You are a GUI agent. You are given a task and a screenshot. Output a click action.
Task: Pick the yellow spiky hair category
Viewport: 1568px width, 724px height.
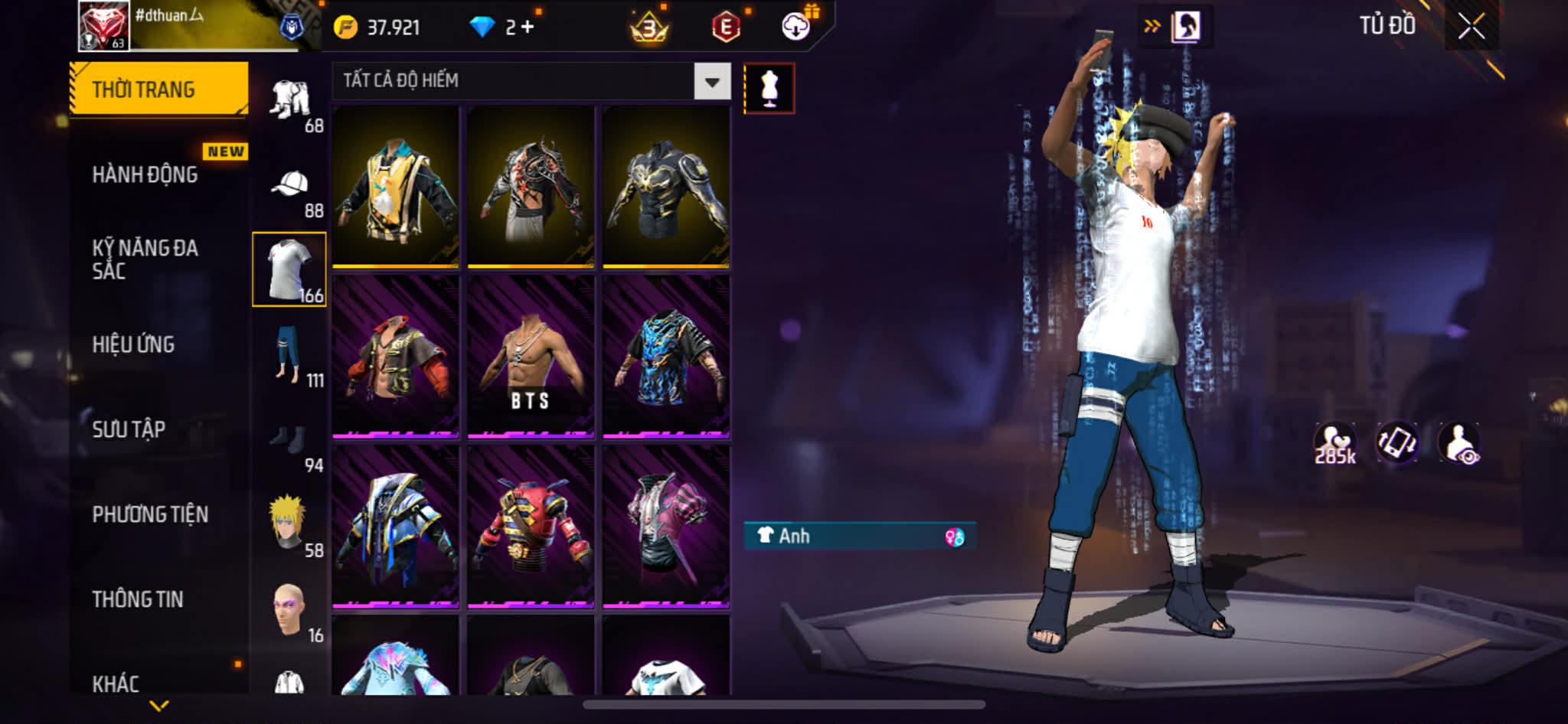[290, 524]
